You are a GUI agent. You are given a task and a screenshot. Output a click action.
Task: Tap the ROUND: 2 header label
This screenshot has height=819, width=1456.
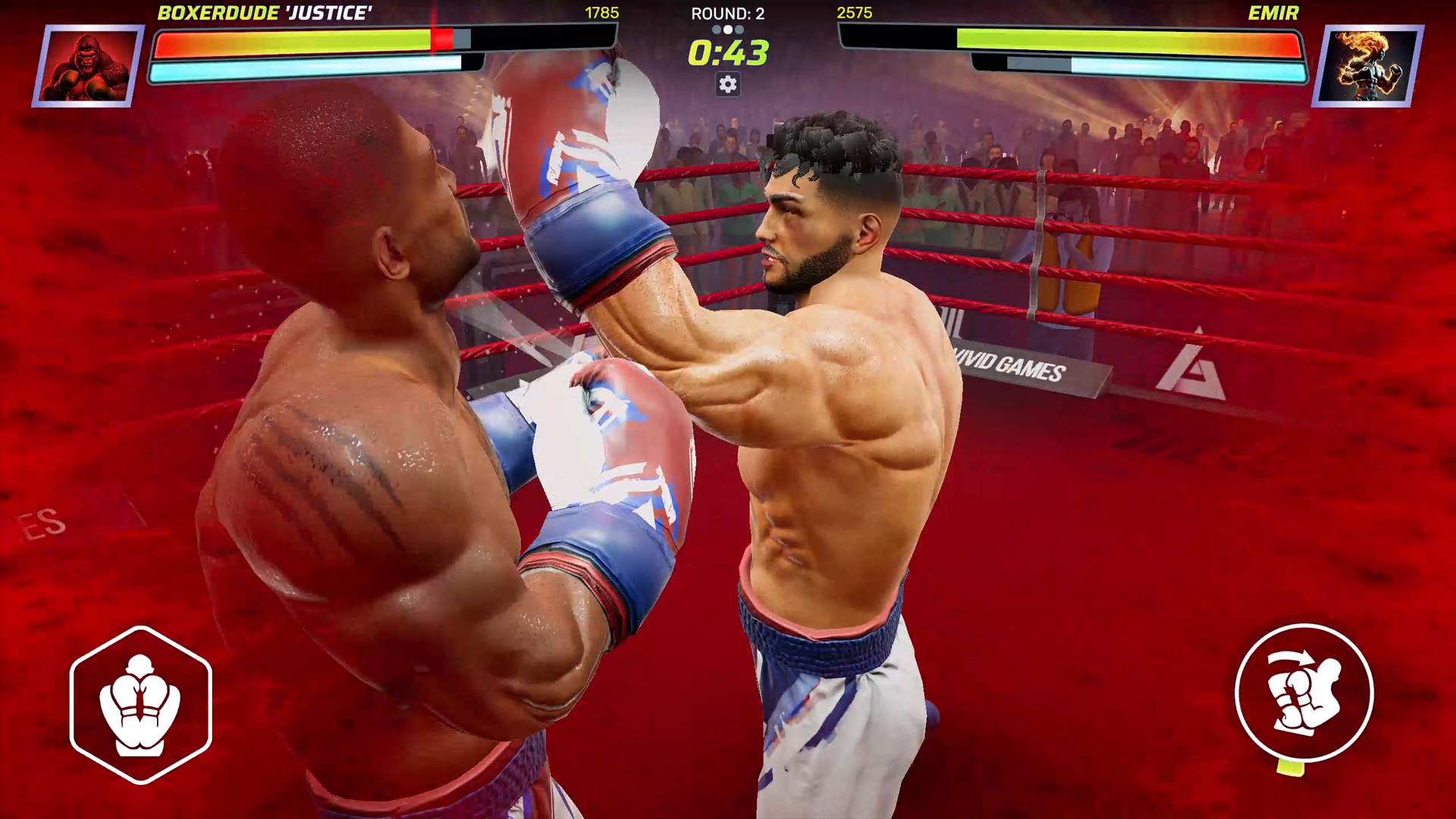(x=728, y=13)
